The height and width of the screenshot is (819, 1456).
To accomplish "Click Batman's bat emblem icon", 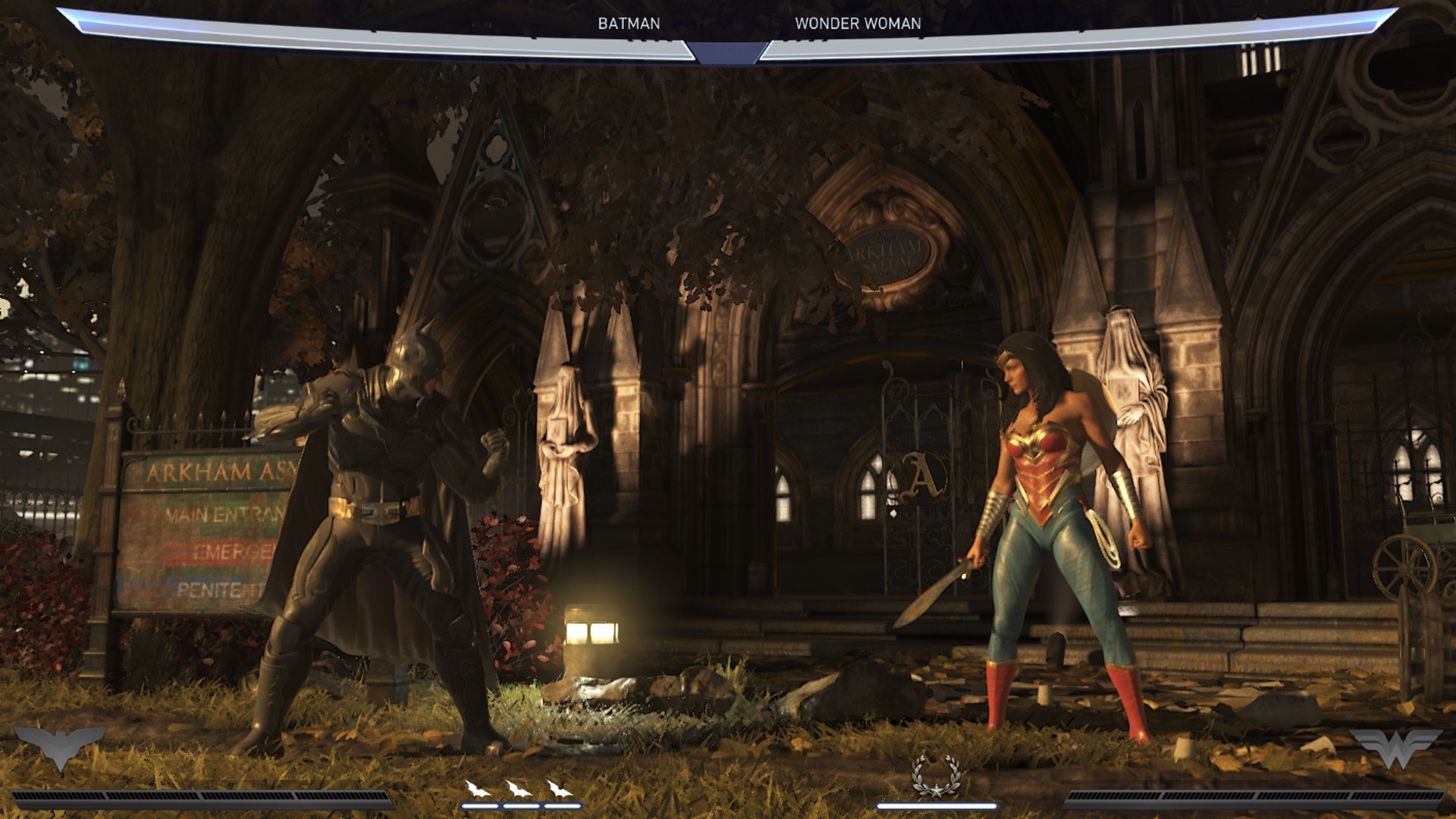I will click(61, 745).
